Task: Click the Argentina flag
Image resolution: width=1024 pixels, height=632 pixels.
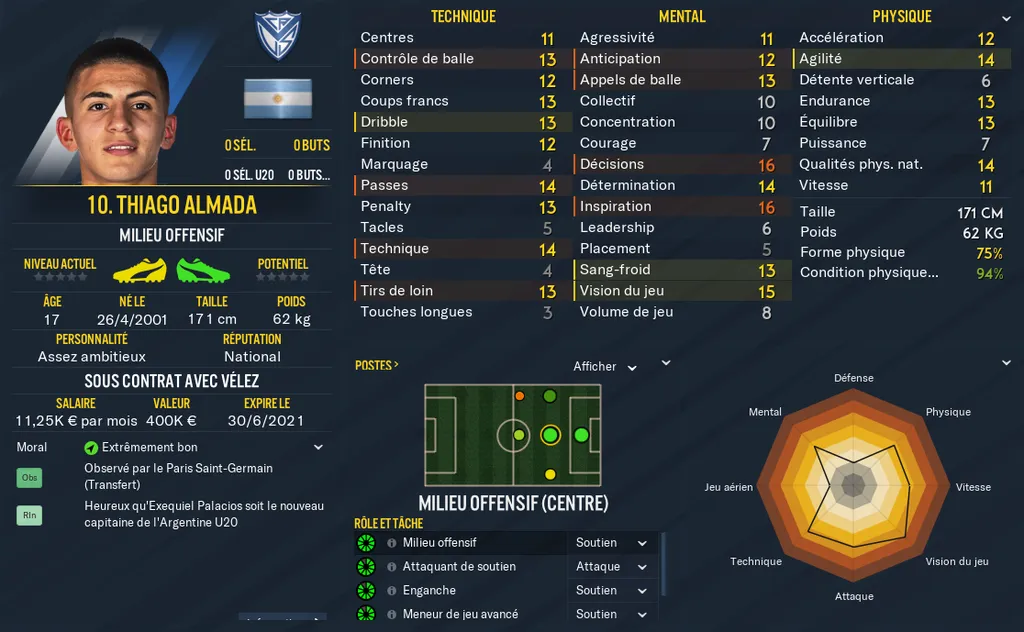Action: click(277, 99)
